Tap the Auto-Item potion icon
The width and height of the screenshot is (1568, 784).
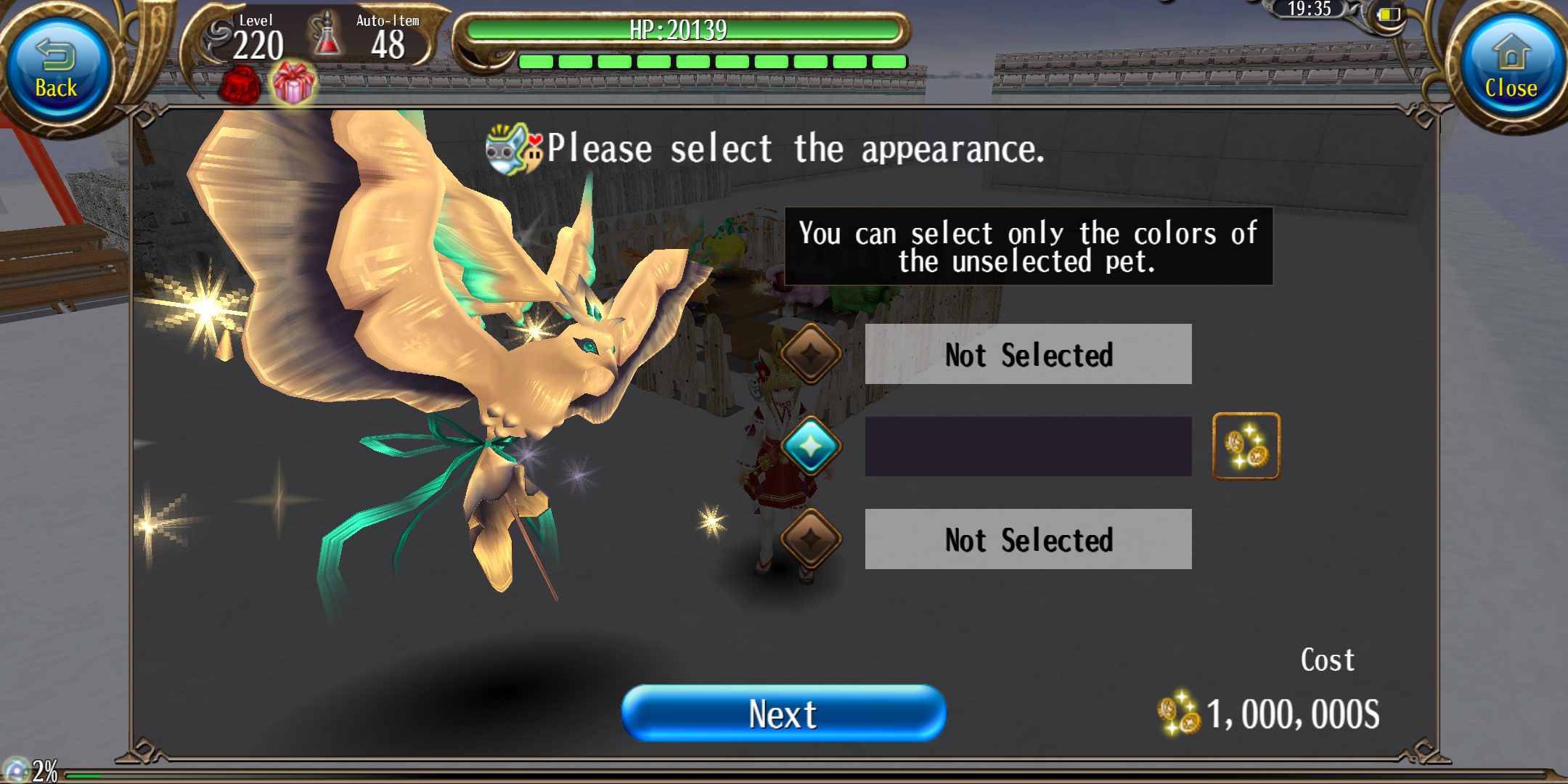(x=327, y=35)
